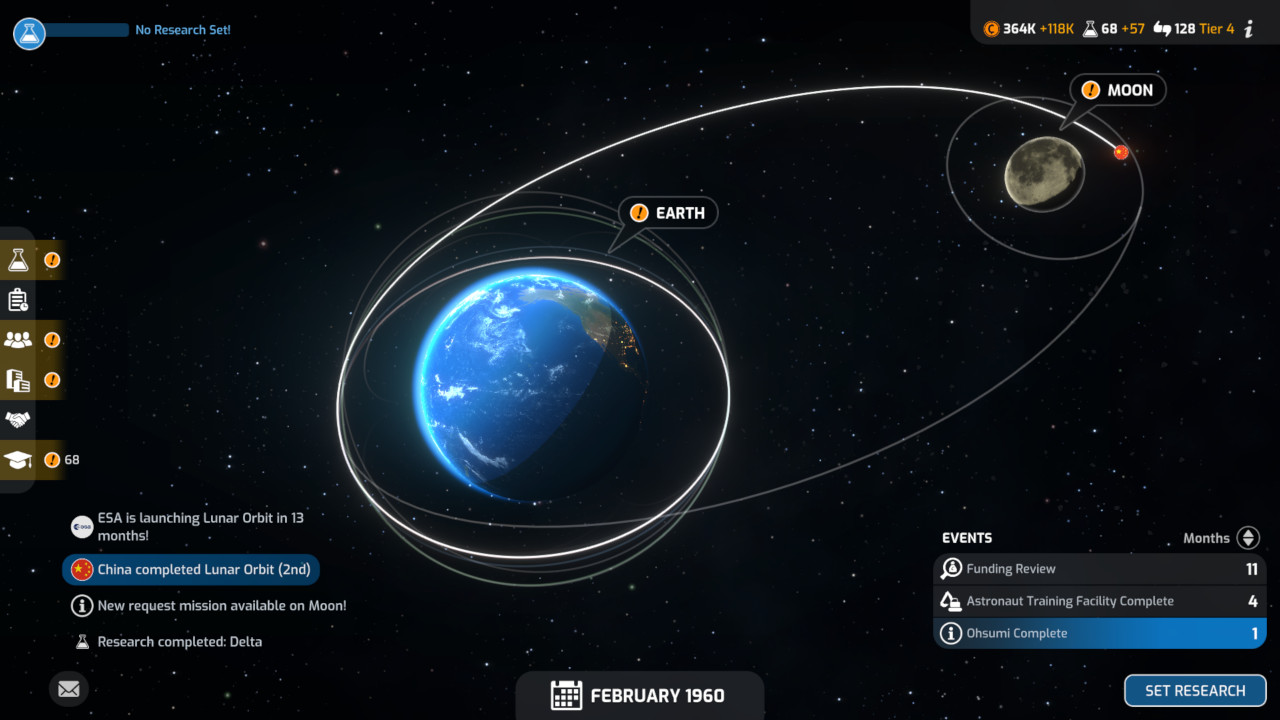Open the crew and staff side menu

19,340
